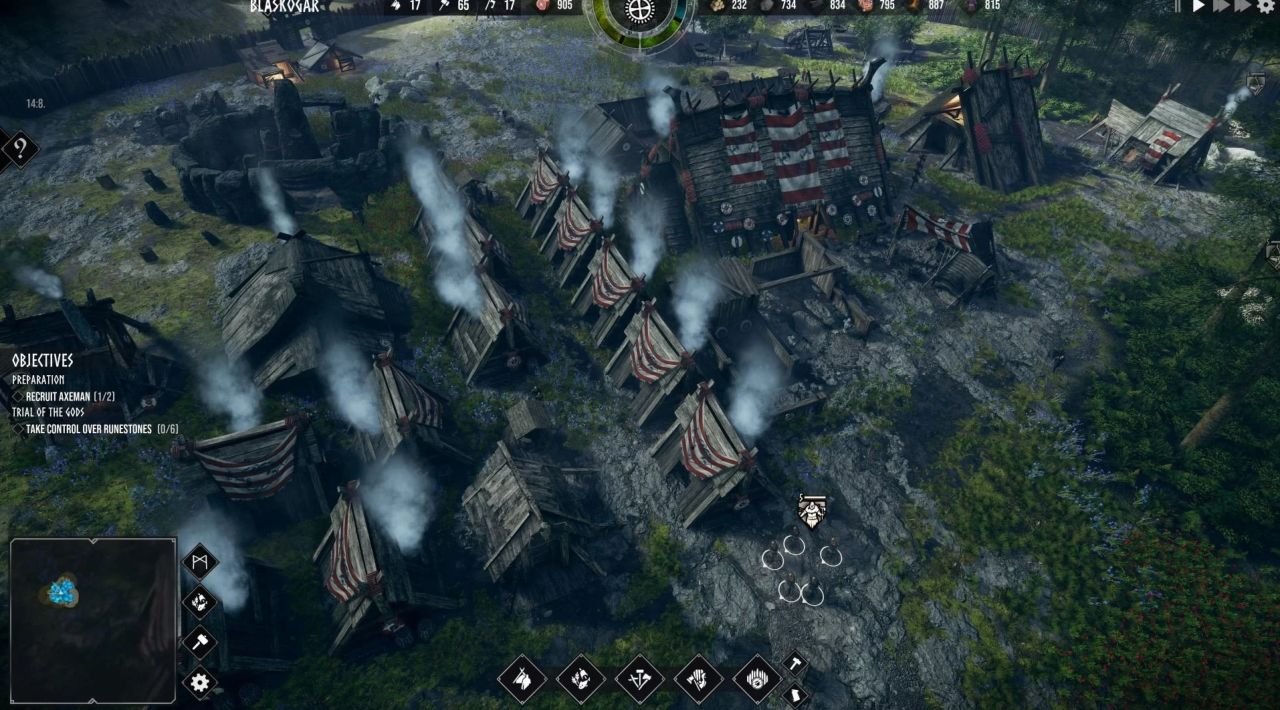Open the question mark help button

(19, 150)
